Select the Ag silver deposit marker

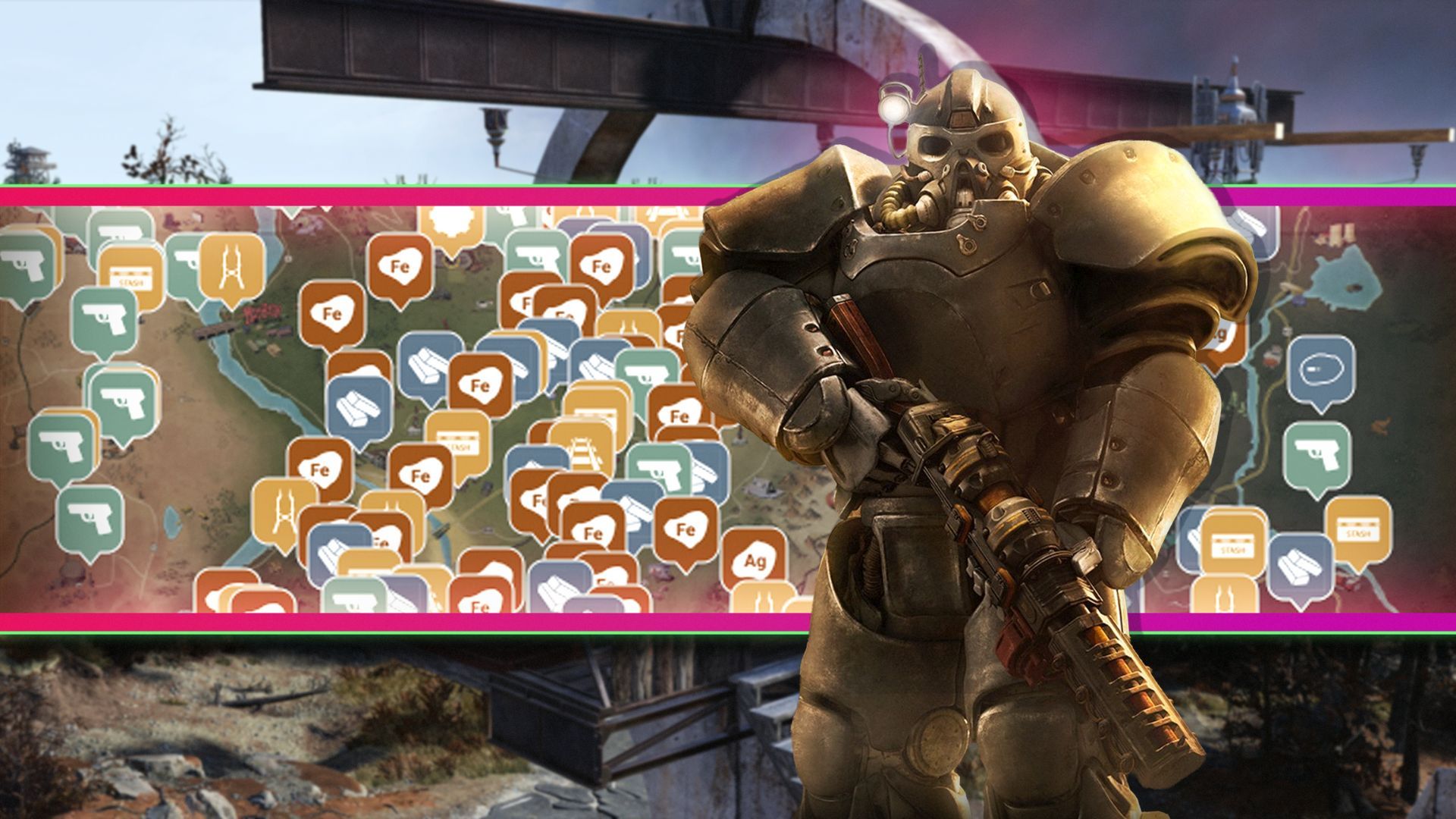point(756,560)
